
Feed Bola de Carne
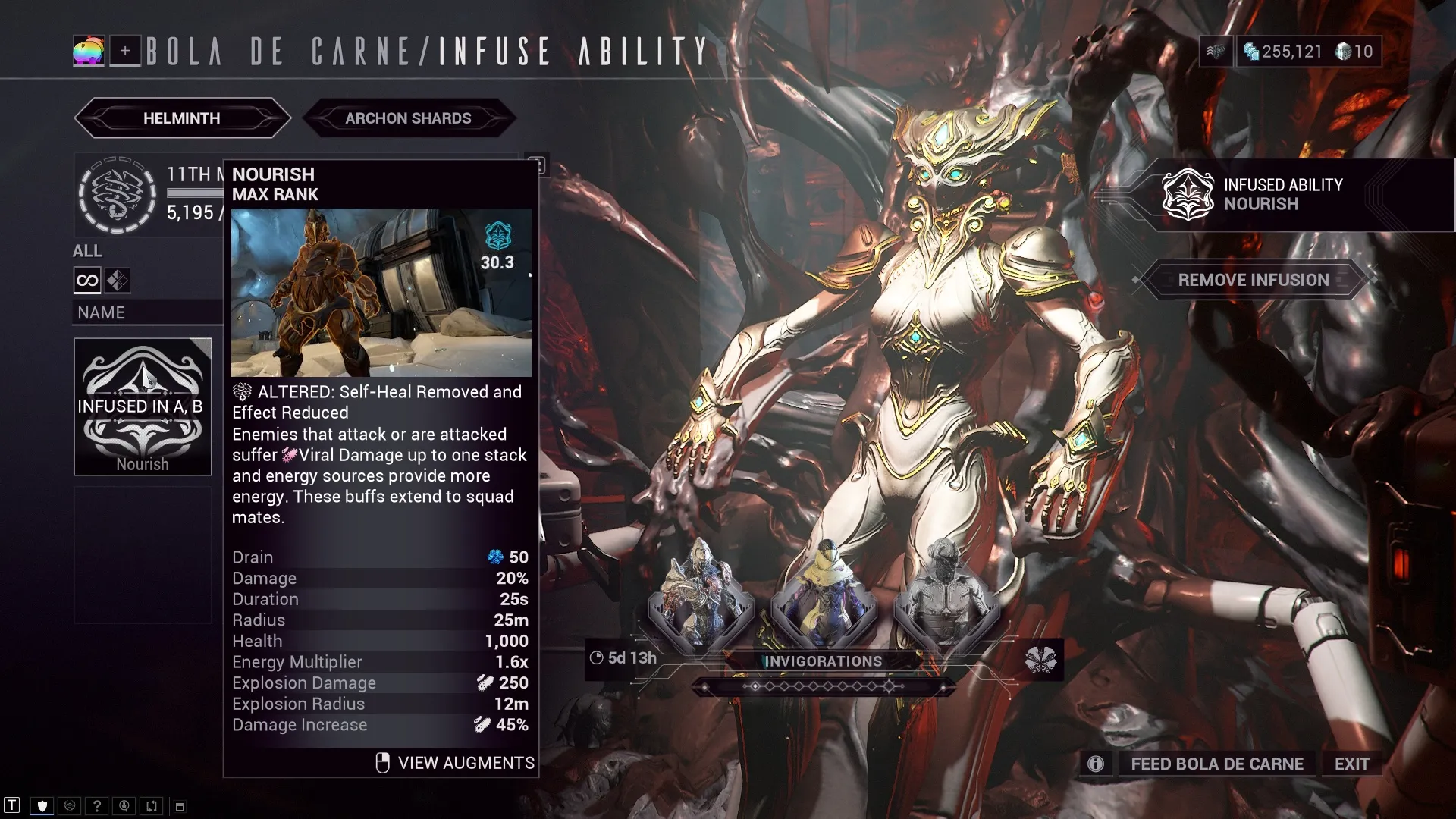click(x=1216, y=764)
